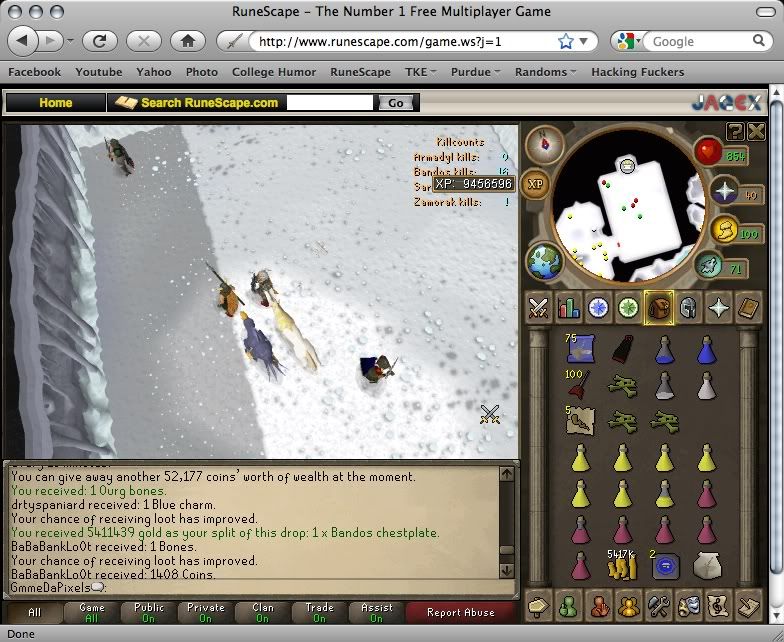Switch the chat filter to All
Screen dimensions: 784x642
35,613
